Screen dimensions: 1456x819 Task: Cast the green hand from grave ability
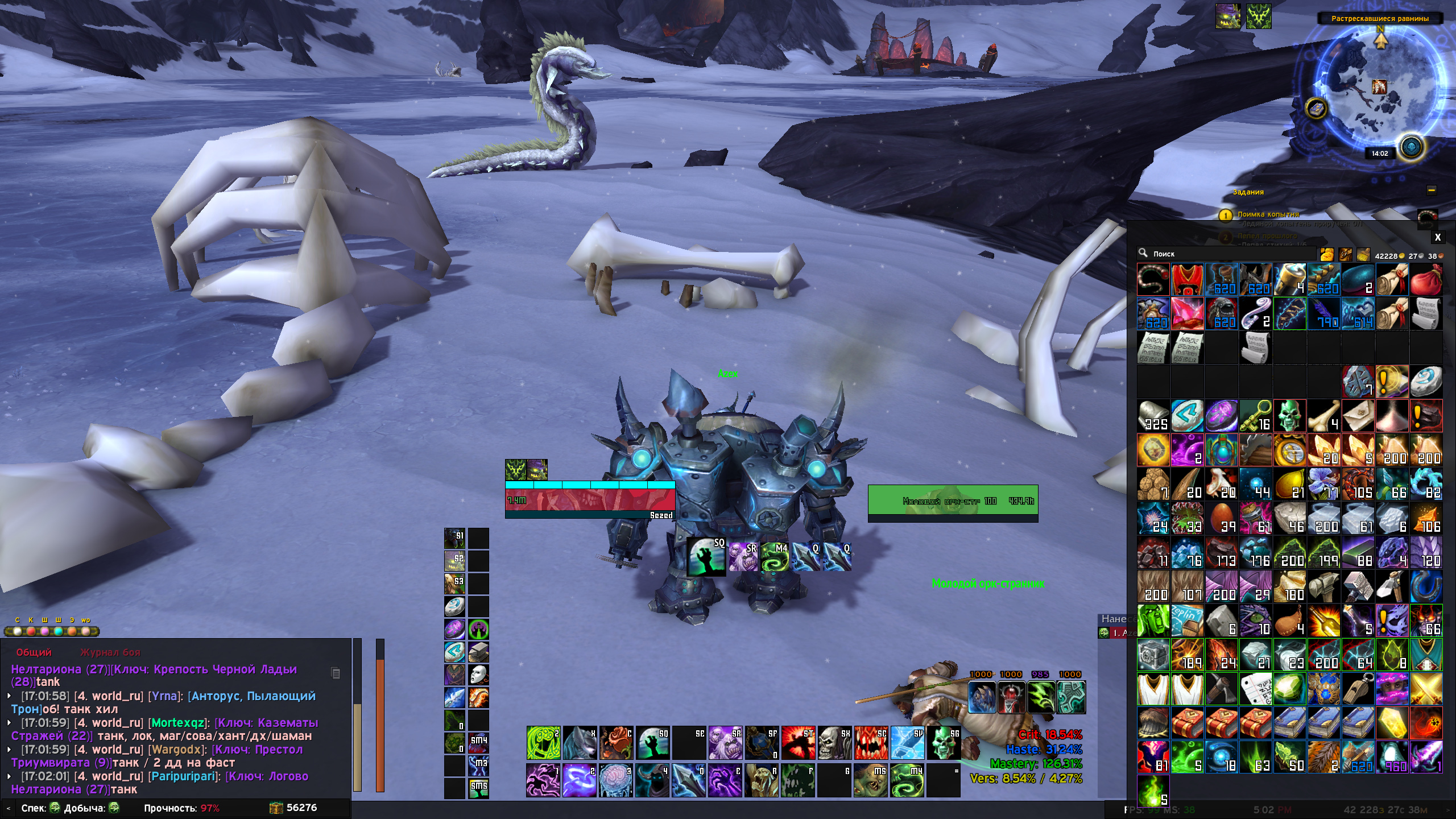point(652,743)
